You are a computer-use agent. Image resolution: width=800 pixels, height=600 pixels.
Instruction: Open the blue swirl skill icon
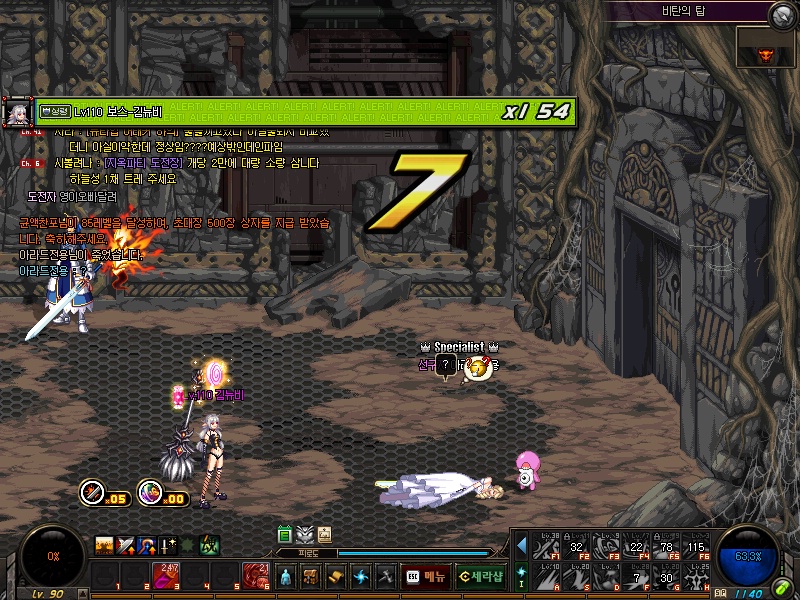click(x=361, y=576)
